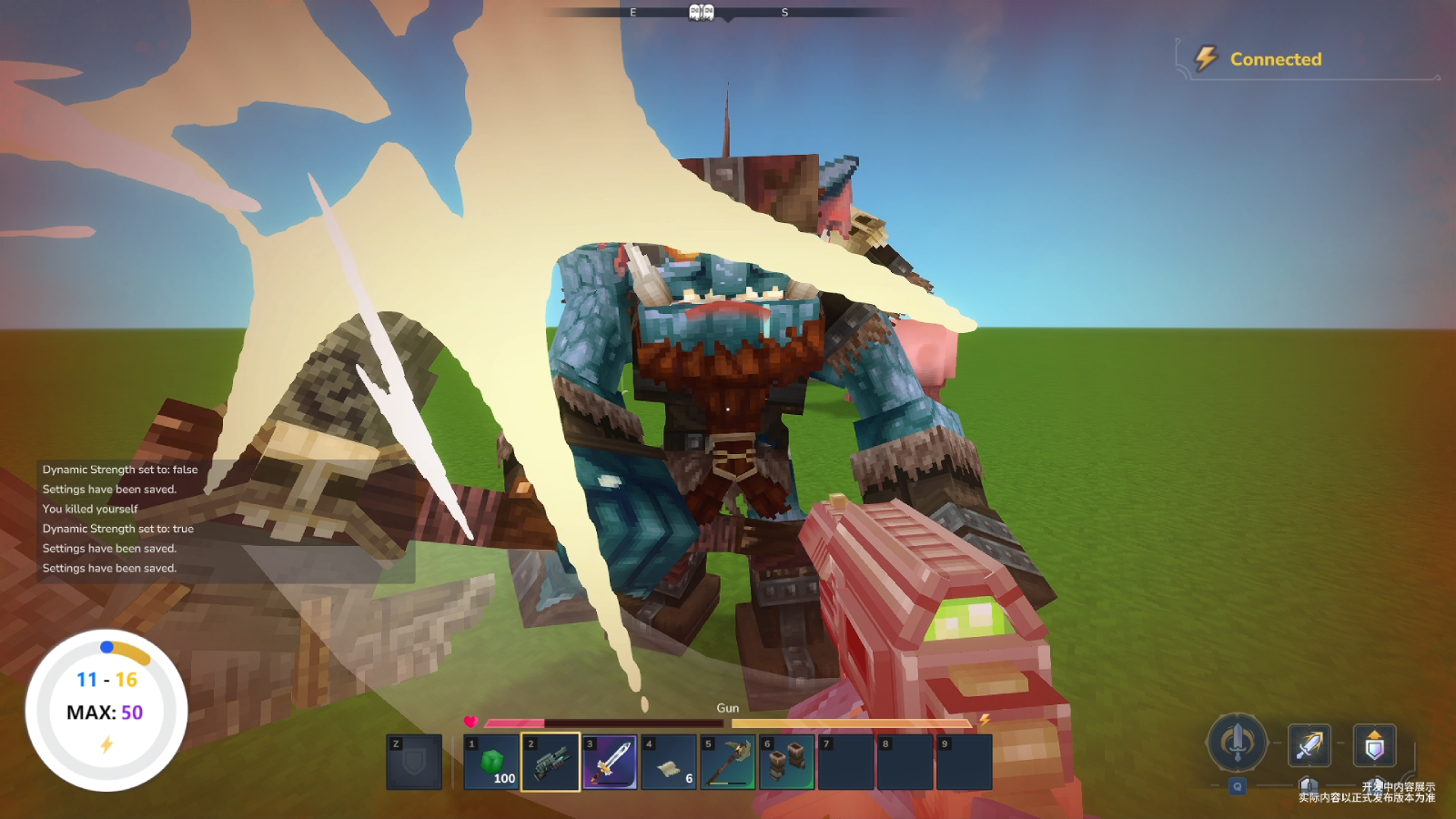The width and height of the screenshot is (1456, 819).
Task: Equip the sword in hotbar slot 3
Action: coord(610,762)
